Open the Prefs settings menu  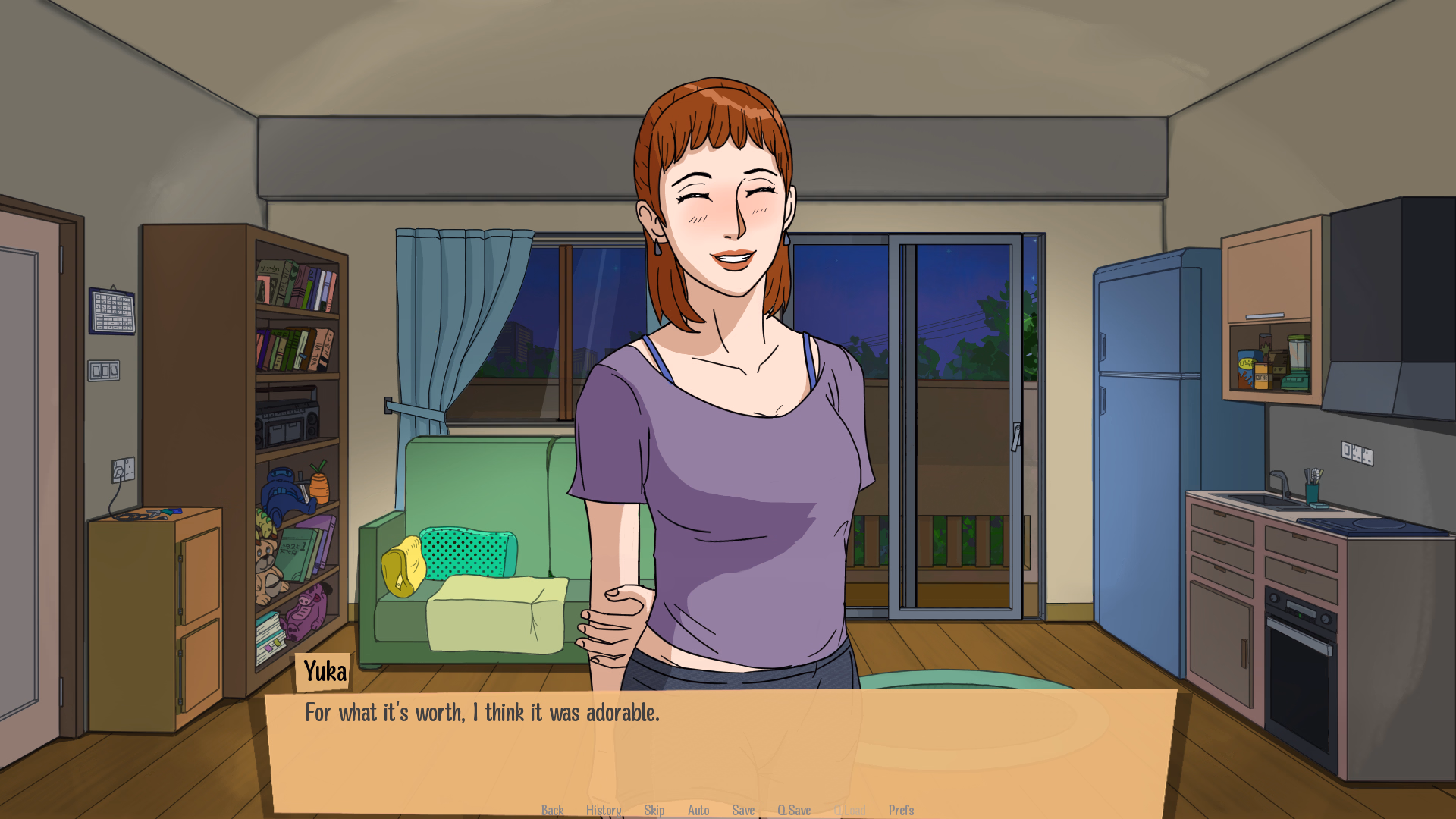tap(901, 810)
